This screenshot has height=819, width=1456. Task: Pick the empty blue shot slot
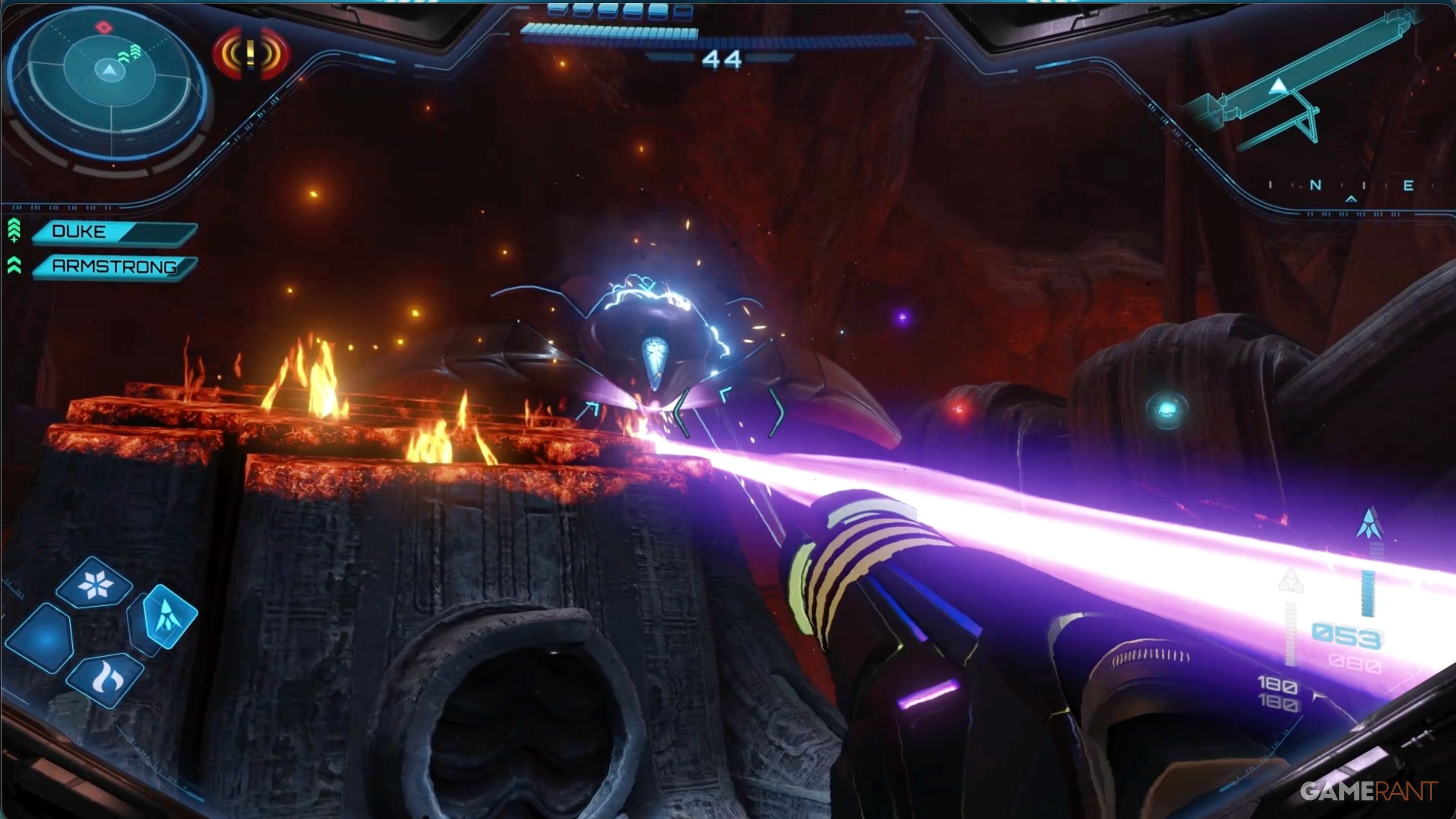pyautogui.click(x=40, y=638)
